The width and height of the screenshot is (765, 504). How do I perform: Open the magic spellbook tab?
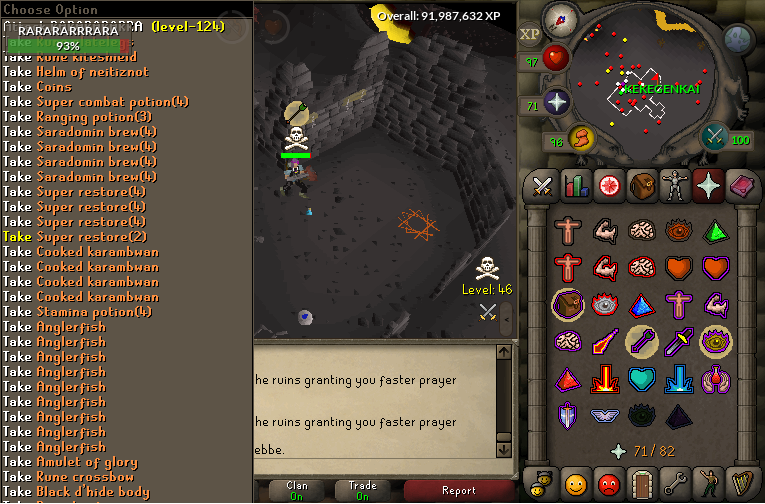click(740, 186)
